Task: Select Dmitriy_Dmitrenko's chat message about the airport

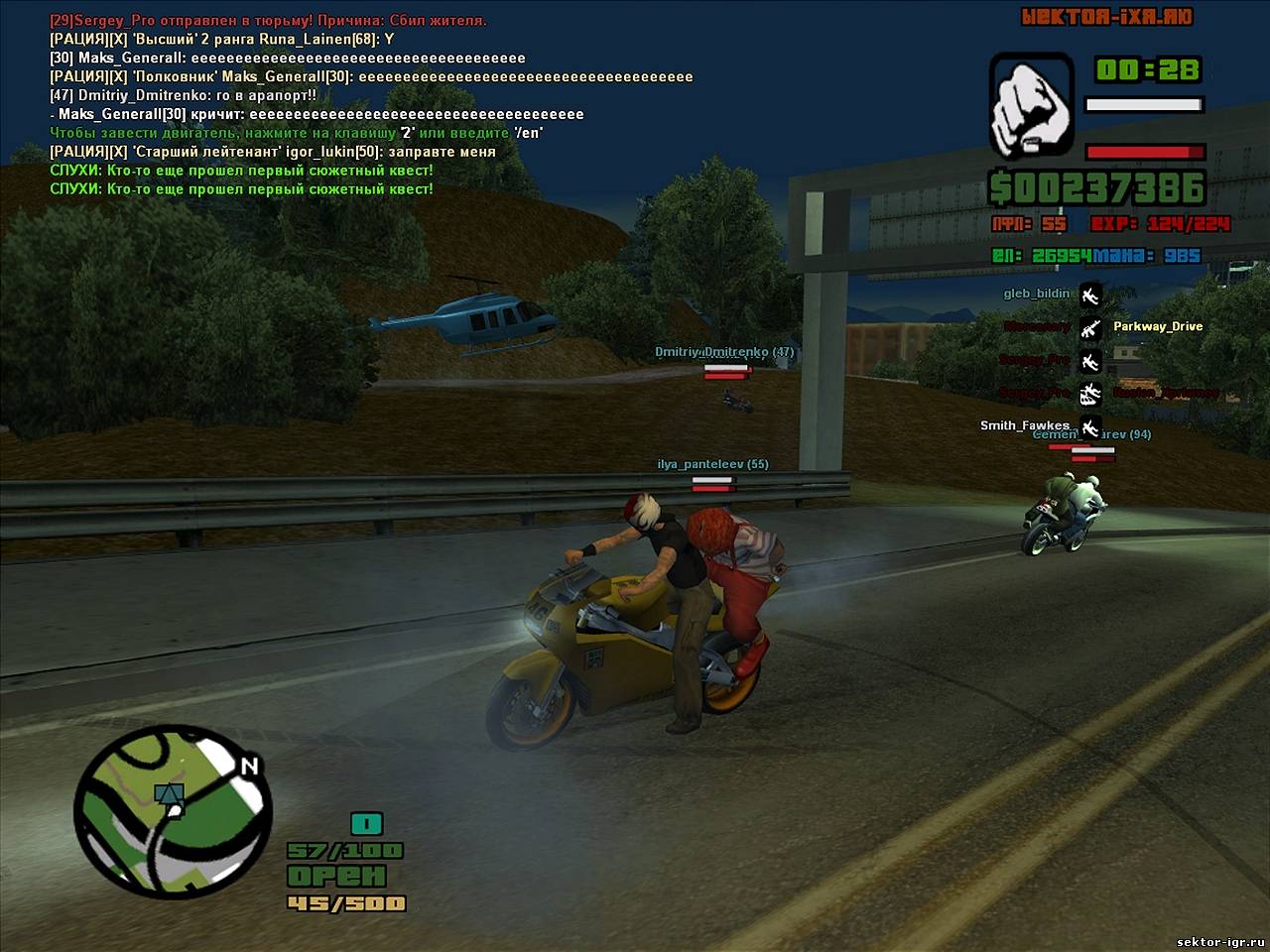Action: [184, 95]
